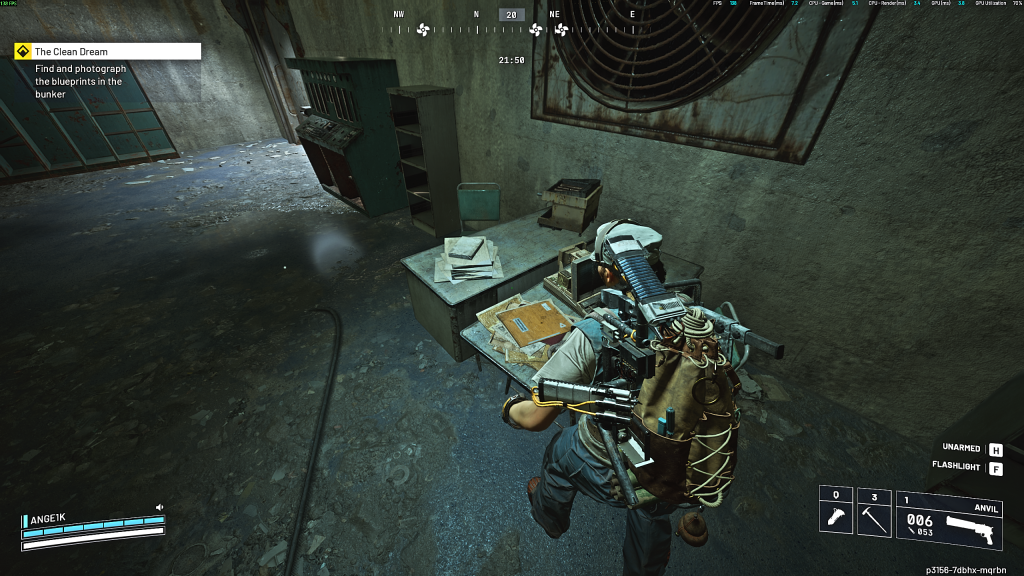This screenshot has width=1024, height=576.
Task: Click the speaker icon beside ANGE1K
Action: (159, 508)
